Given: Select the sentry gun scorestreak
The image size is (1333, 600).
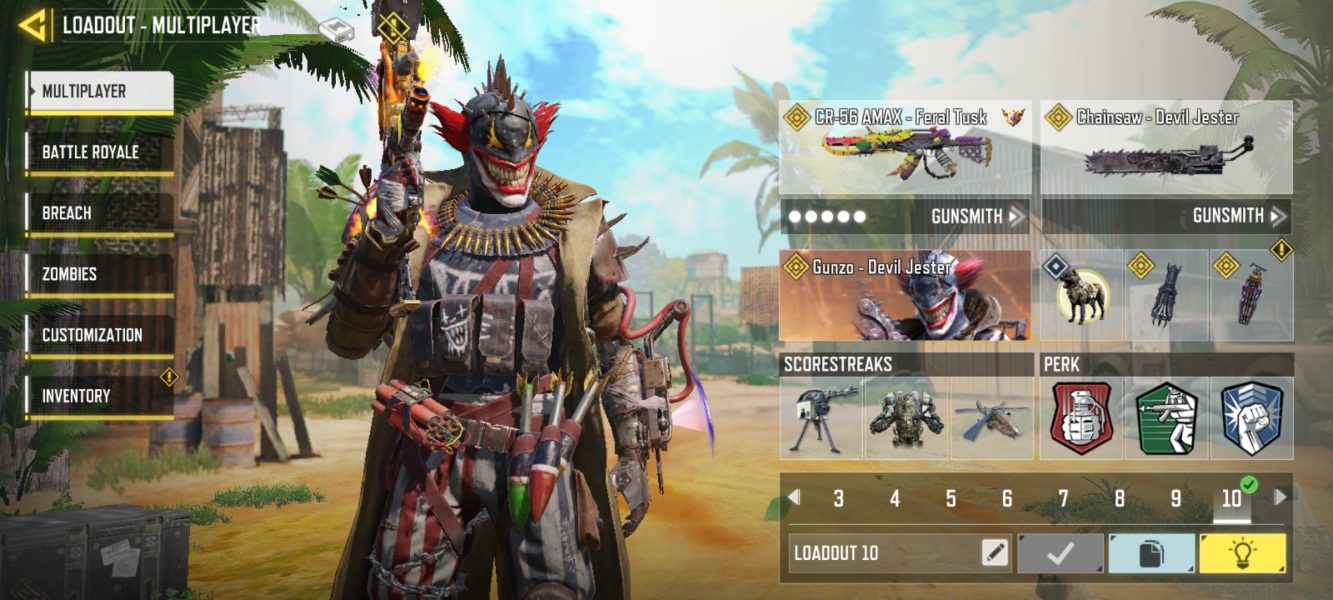Looking at the screenshot, I should coord(822,418).
